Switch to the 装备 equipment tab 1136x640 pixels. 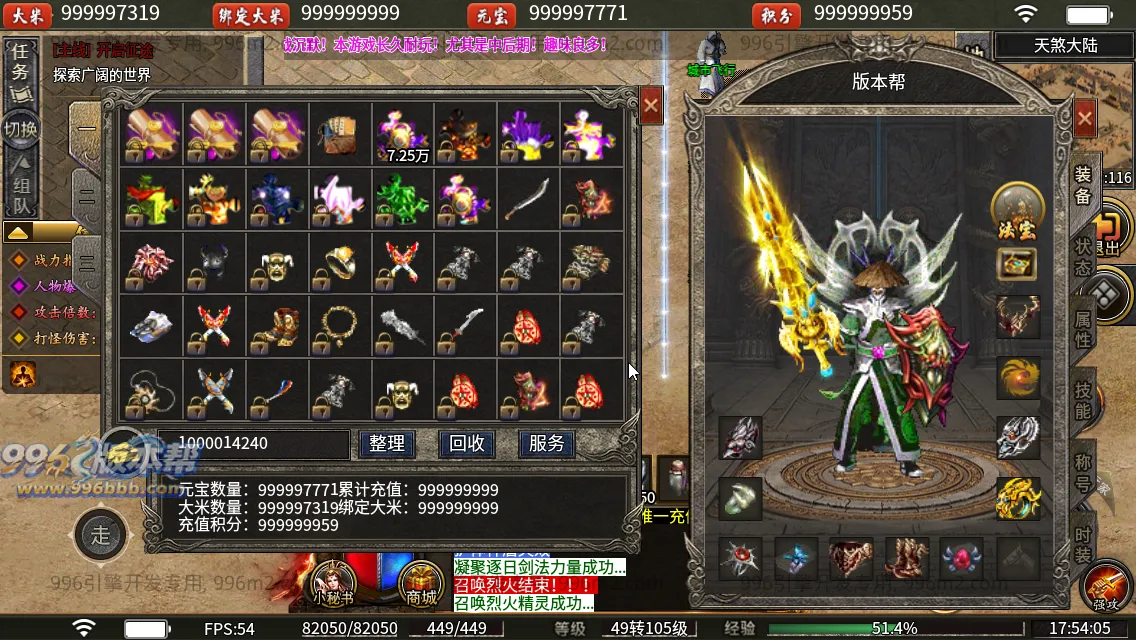tap(1083, 184)
